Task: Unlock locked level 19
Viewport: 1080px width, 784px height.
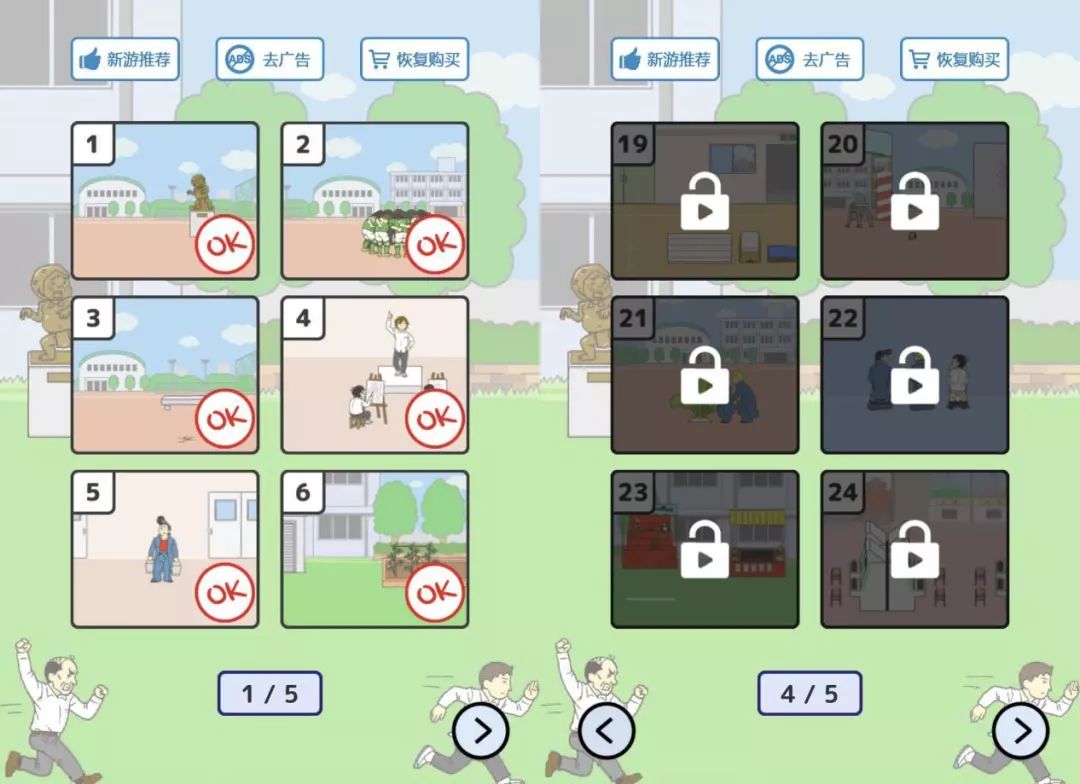Action: pyautogui.click(x=705, y=201)
